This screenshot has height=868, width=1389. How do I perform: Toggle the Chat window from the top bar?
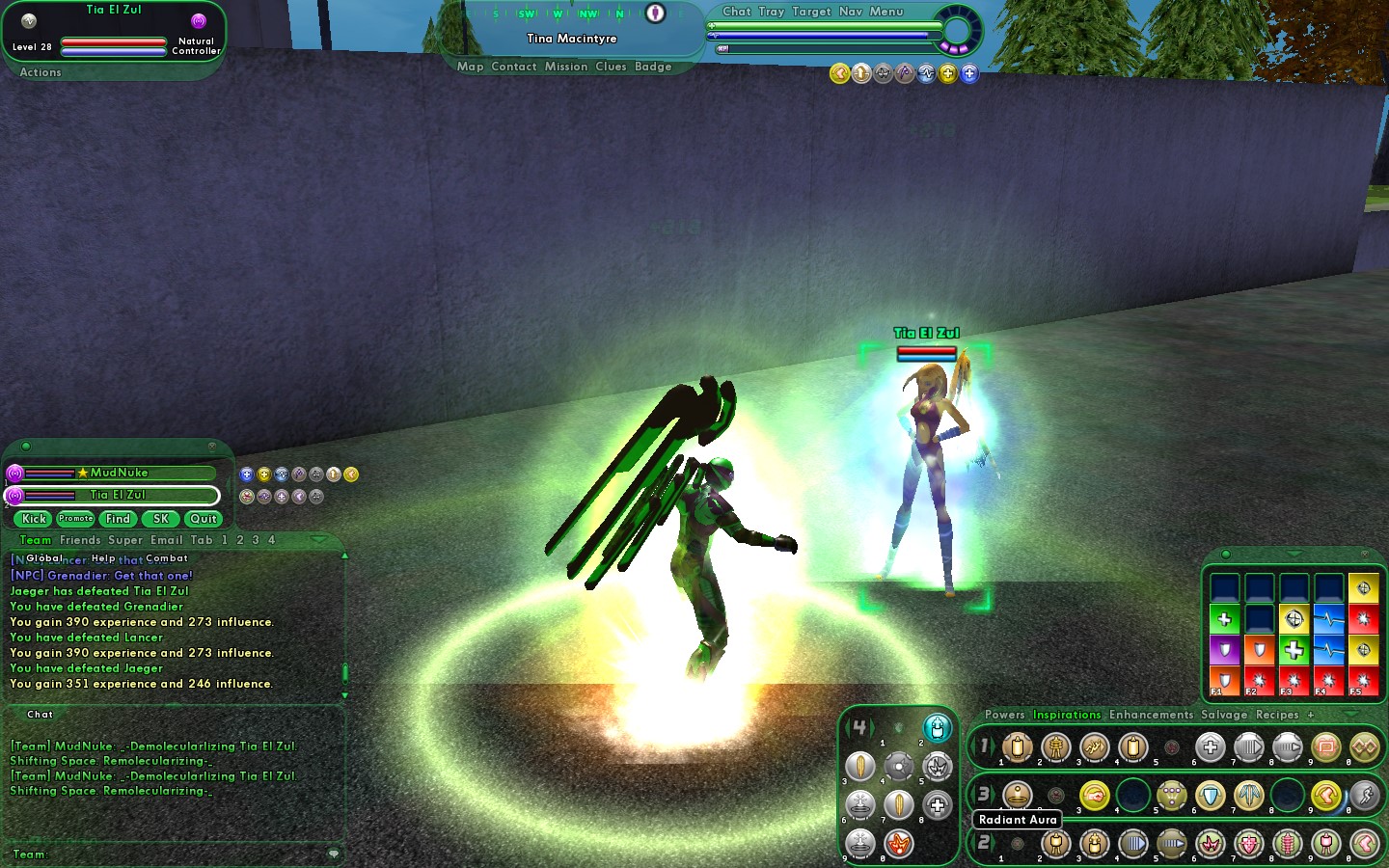736,12
